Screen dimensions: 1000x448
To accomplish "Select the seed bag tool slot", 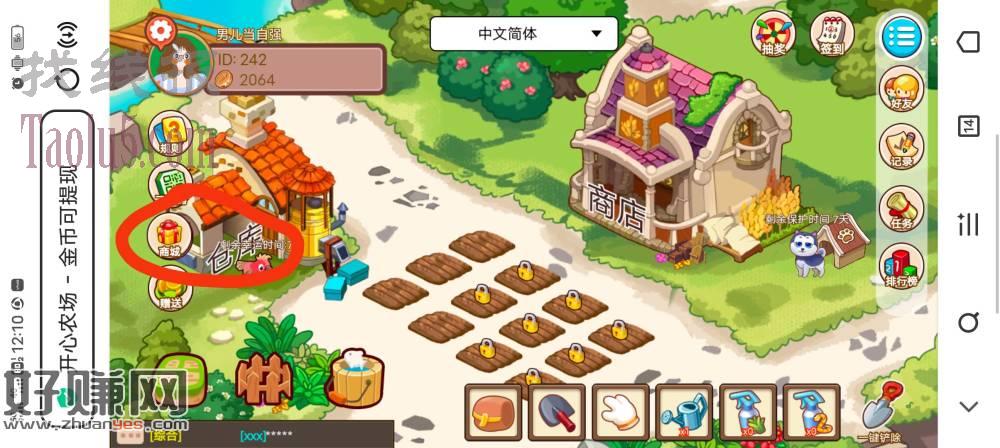I will tap(495, 412).
